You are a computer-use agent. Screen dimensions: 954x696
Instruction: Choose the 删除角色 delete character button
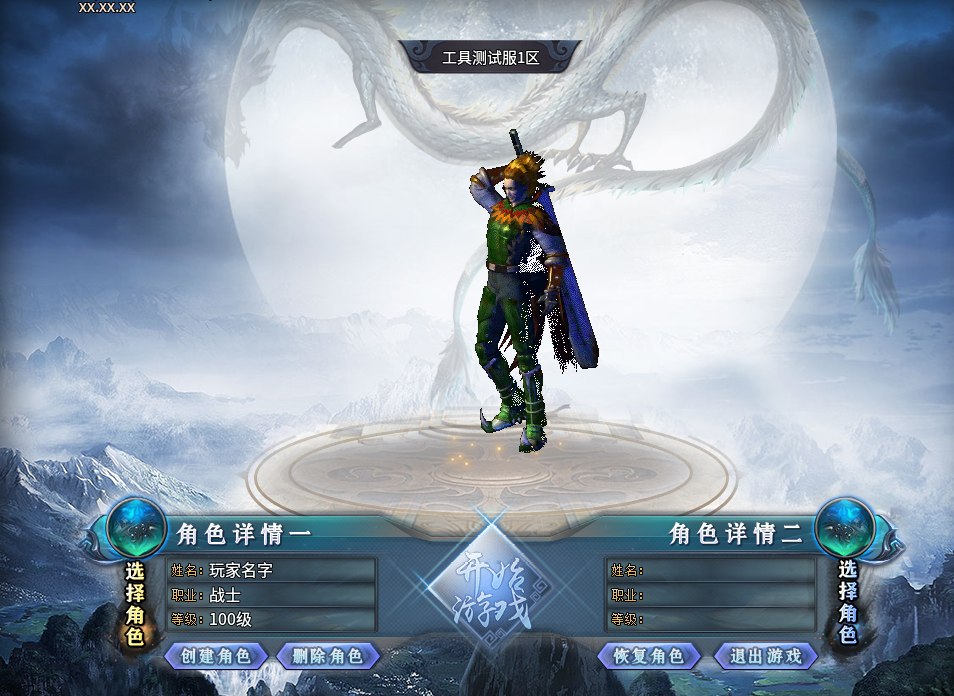[328, 656]
